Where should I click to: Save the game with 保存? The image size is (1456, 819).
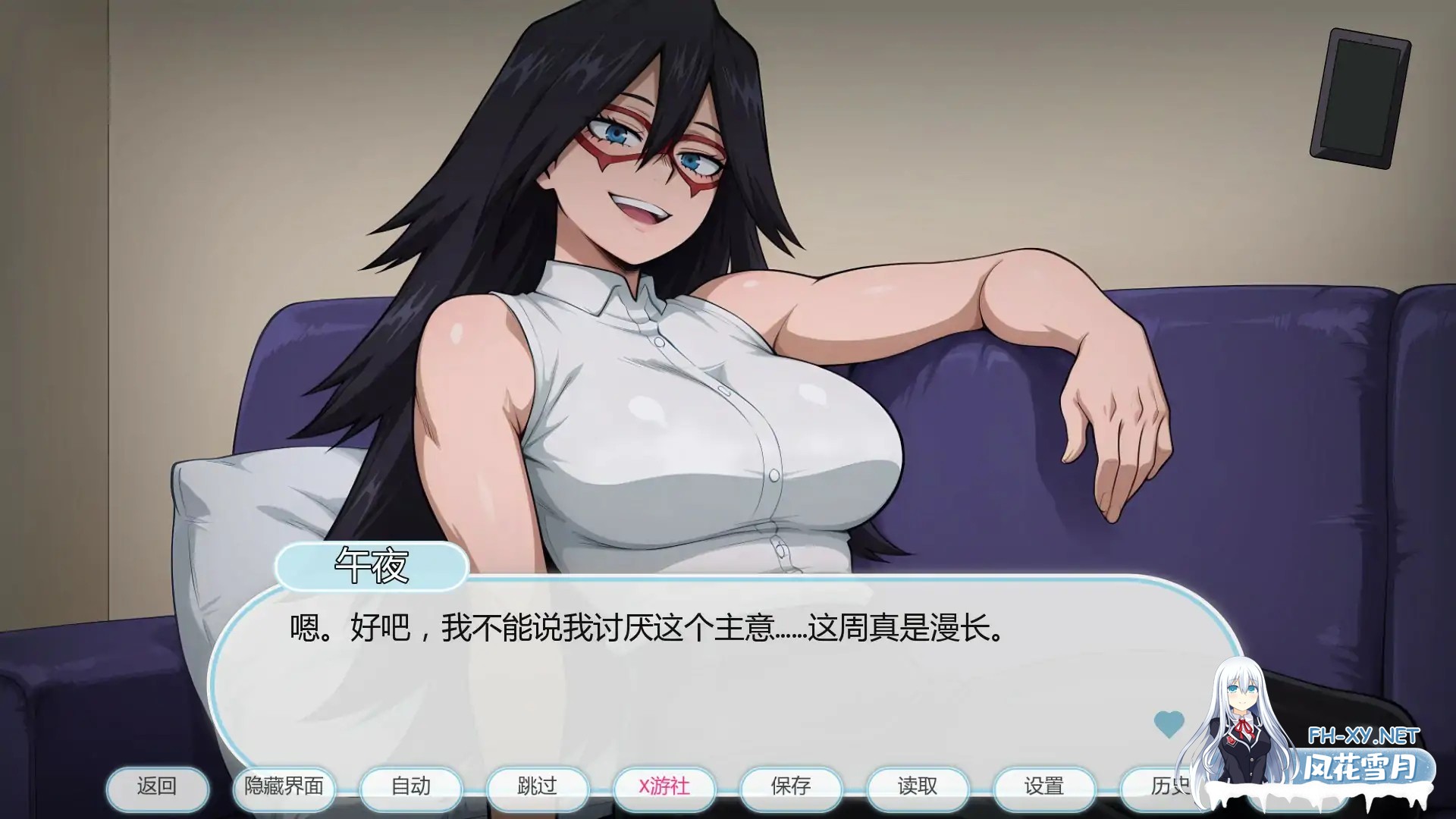tap(791, 788)
